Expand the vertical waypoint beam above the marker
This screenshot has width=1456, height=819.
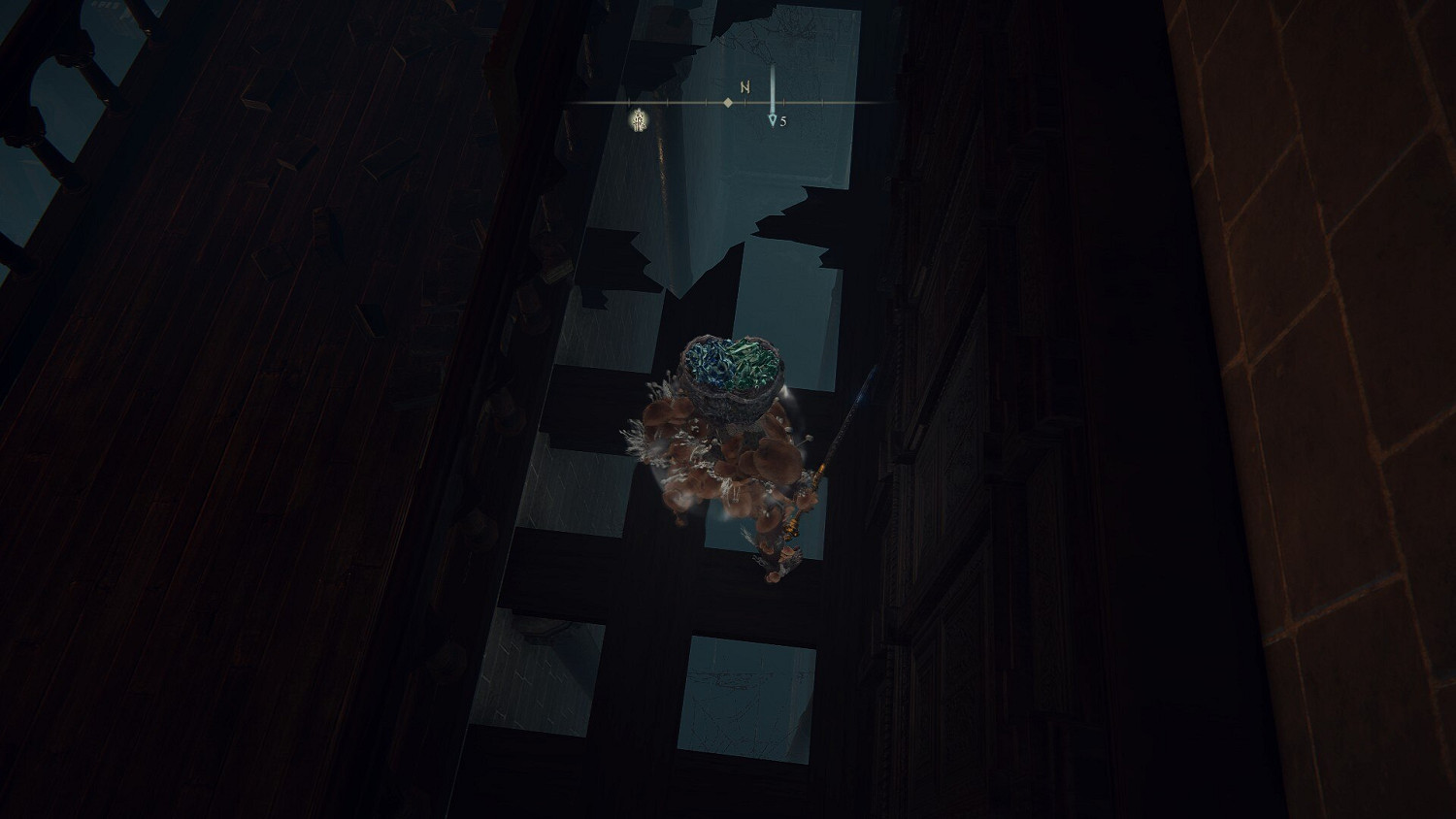pyautogui.click(x=773, y=78)
